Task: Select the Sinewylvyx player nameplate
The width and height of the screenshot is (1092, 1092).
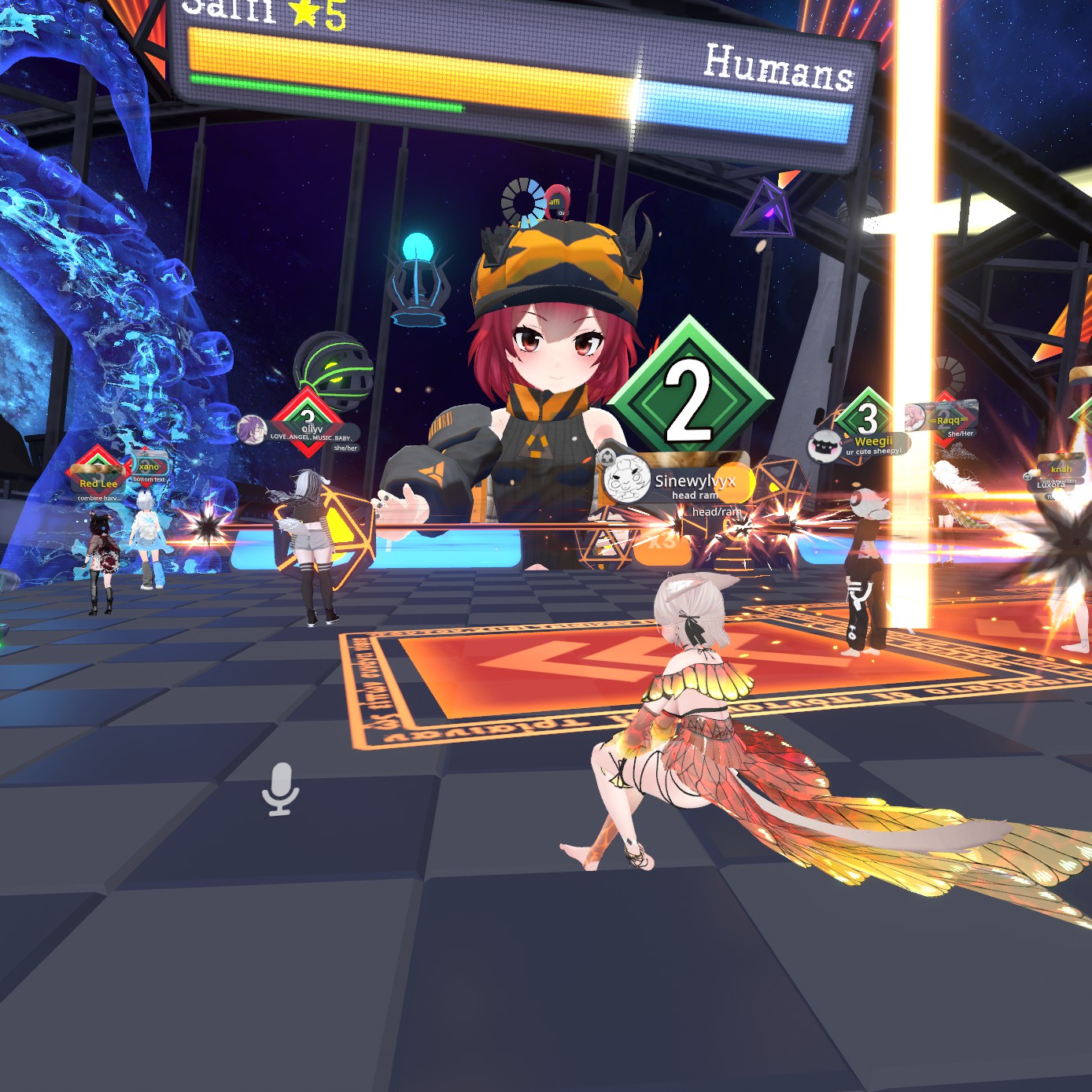Action: (692, 481)
